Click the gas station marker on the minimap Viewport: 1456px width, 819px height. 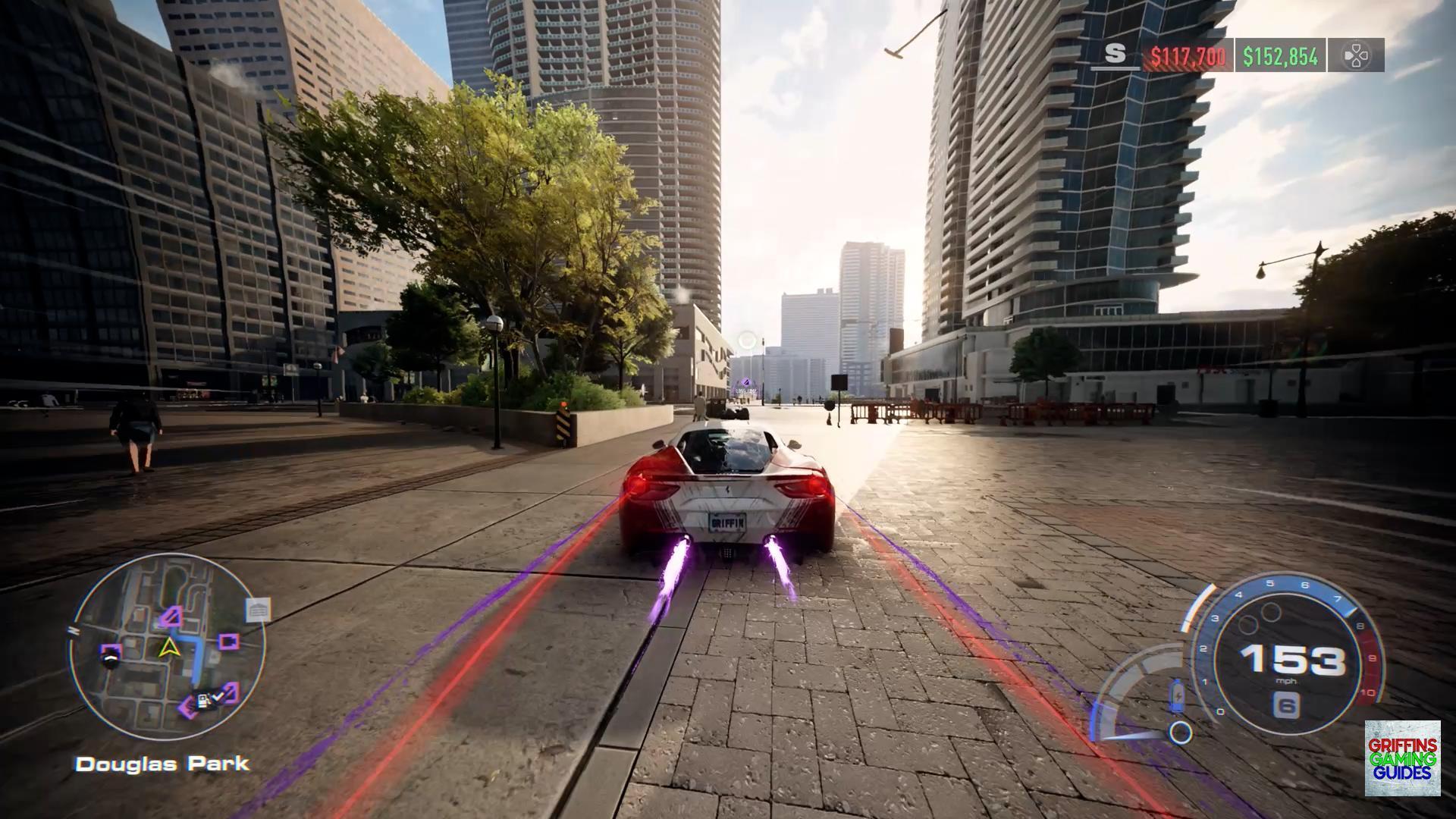pyautogui.click(x=204, y=701)
